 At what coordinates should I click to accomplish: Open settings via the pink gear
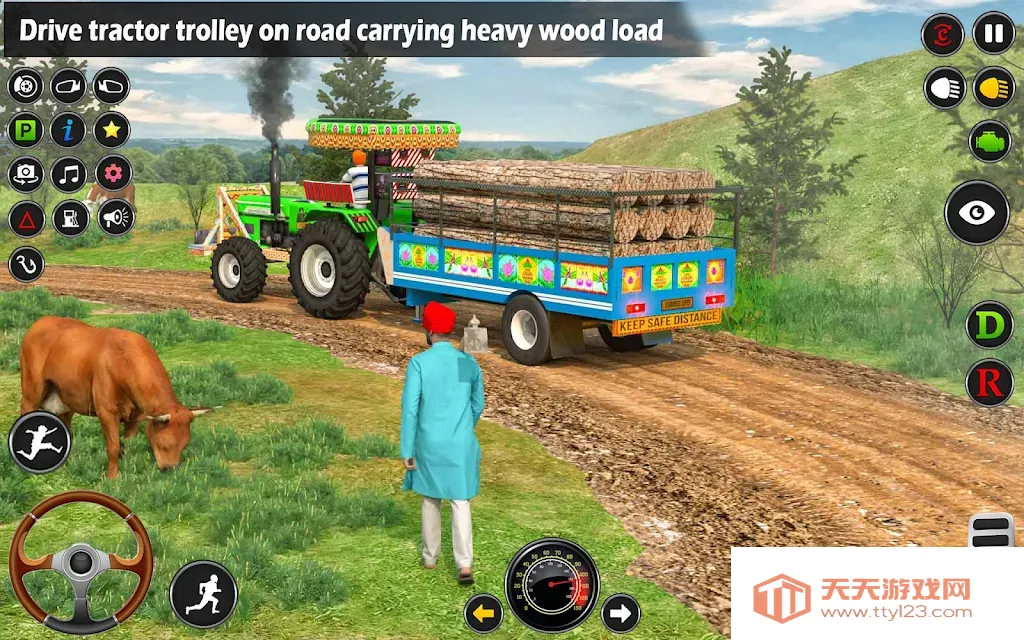[112, 174]
